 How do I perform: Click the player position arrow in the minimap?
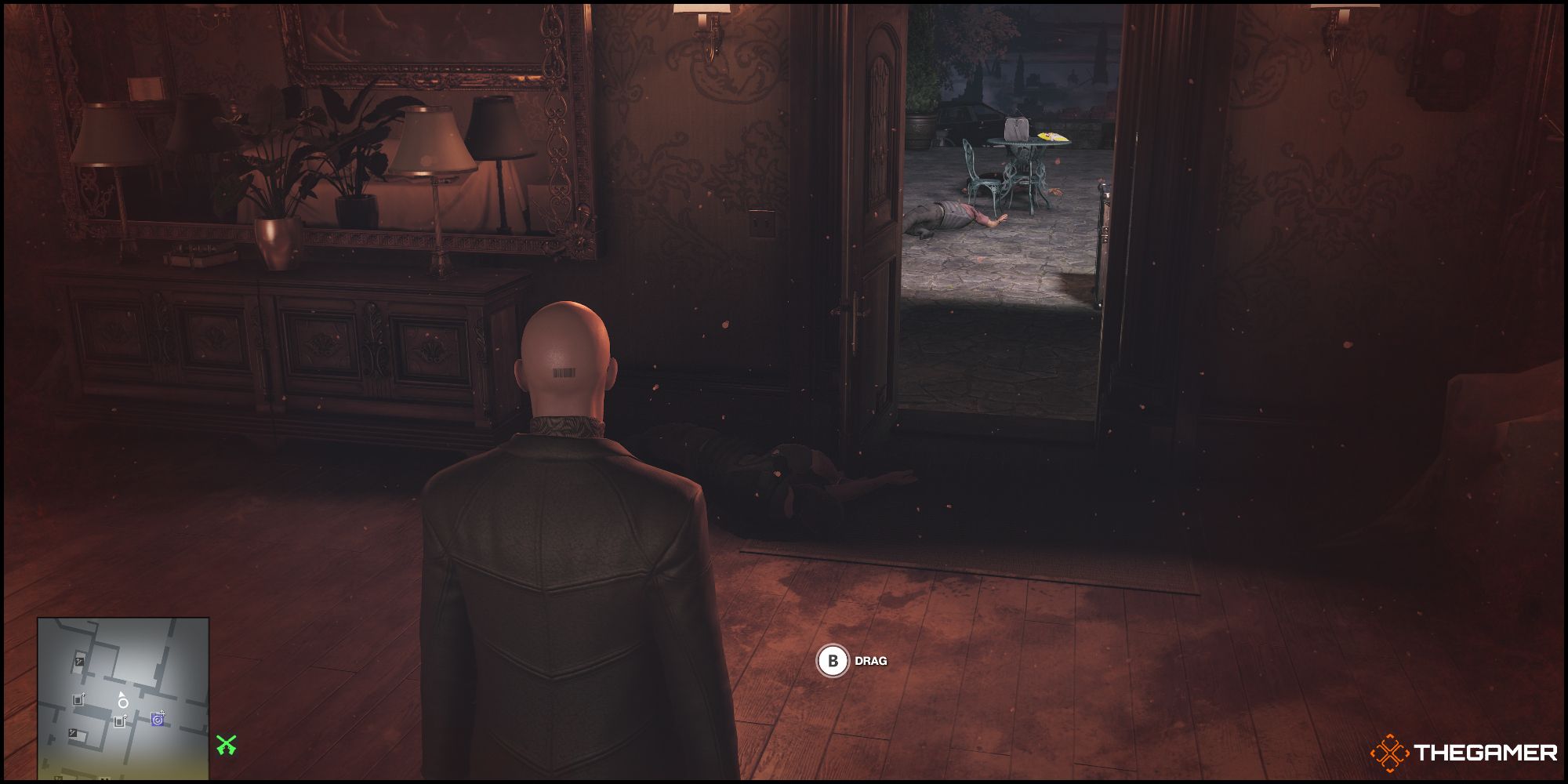(x=122, y=695)
